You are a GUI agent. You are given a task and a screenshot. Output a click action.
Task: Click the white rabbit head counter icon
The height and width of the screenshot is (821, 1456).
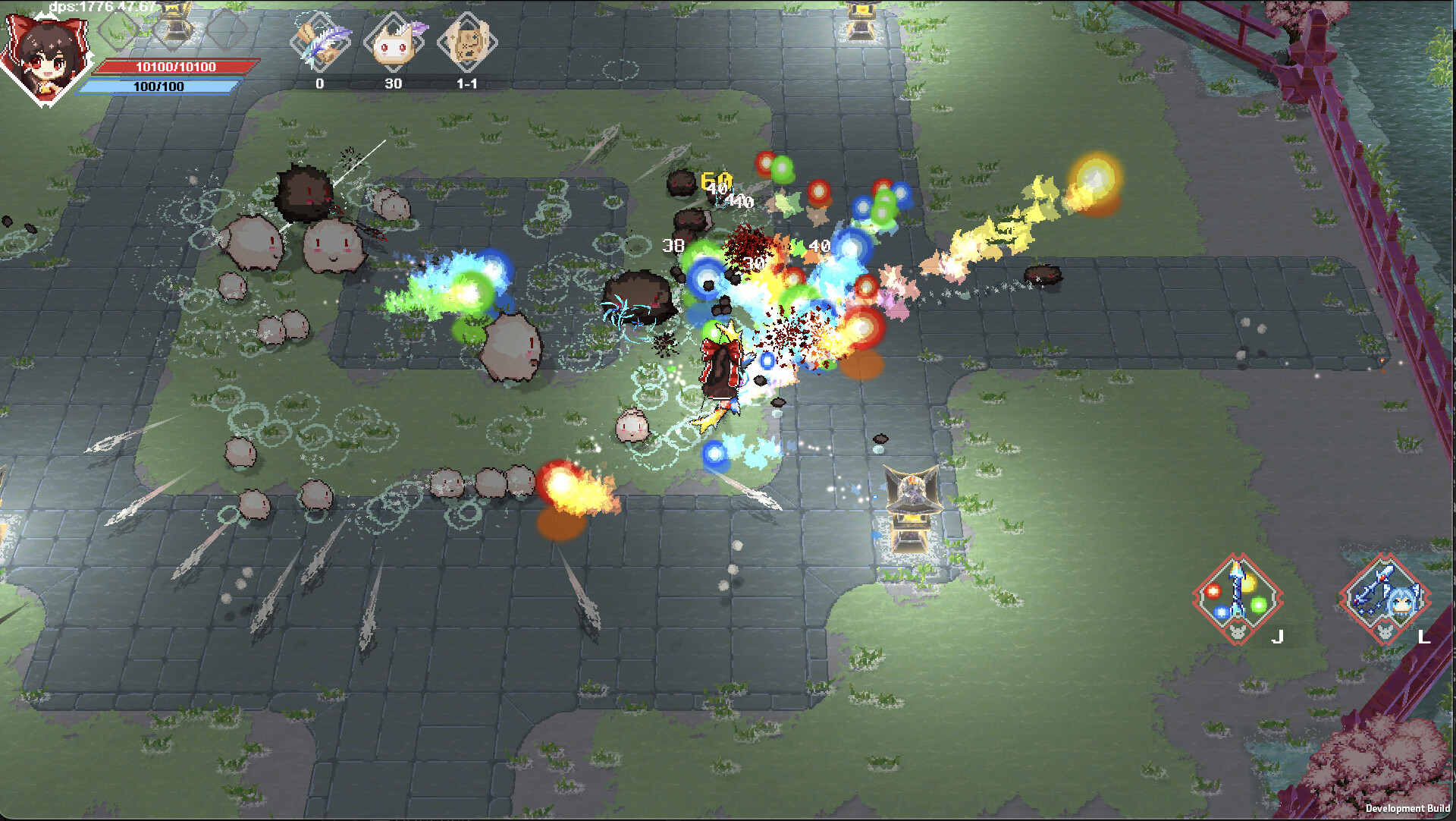click(x=394, y=44)
